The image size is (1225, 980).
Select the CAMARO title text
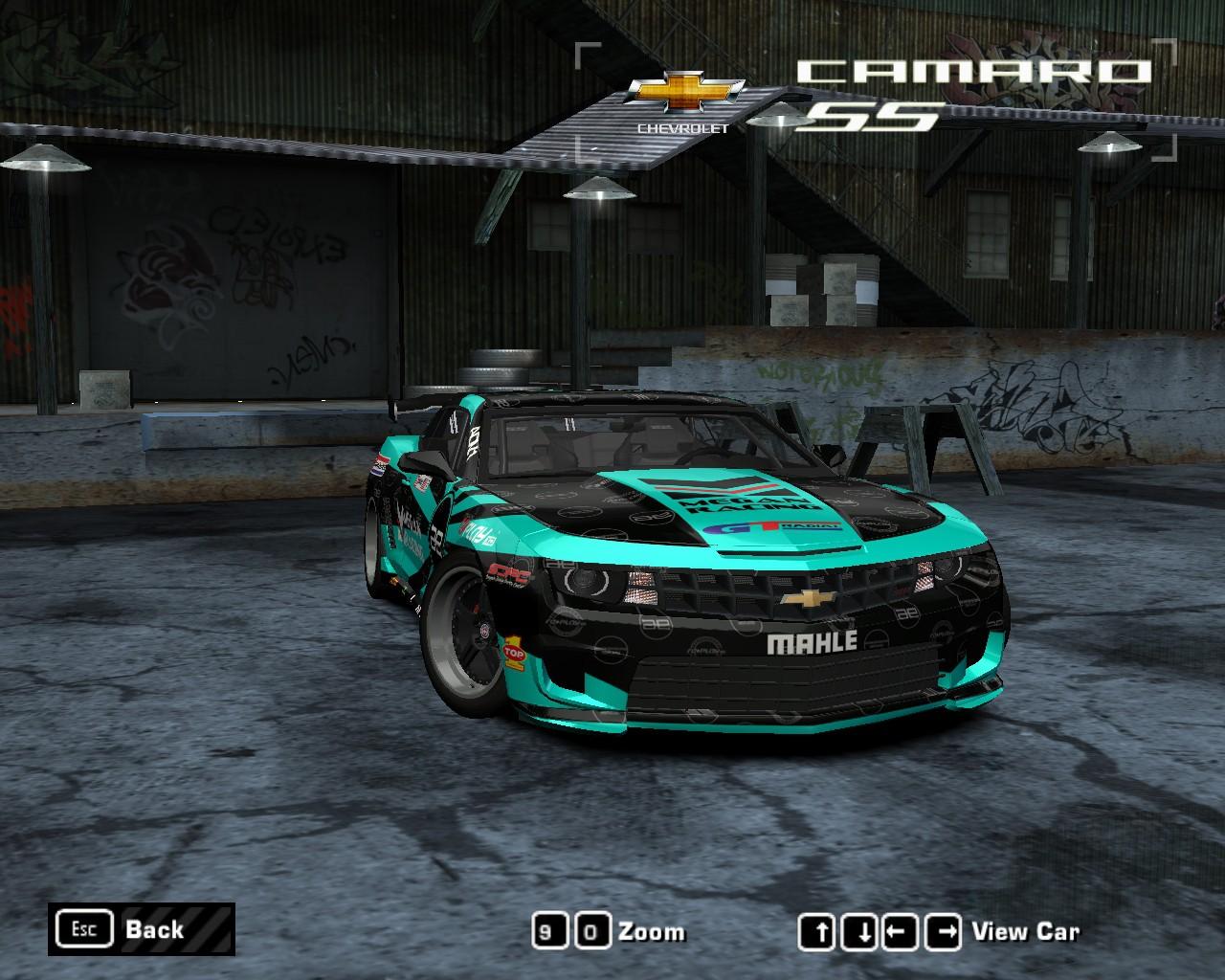974,69
